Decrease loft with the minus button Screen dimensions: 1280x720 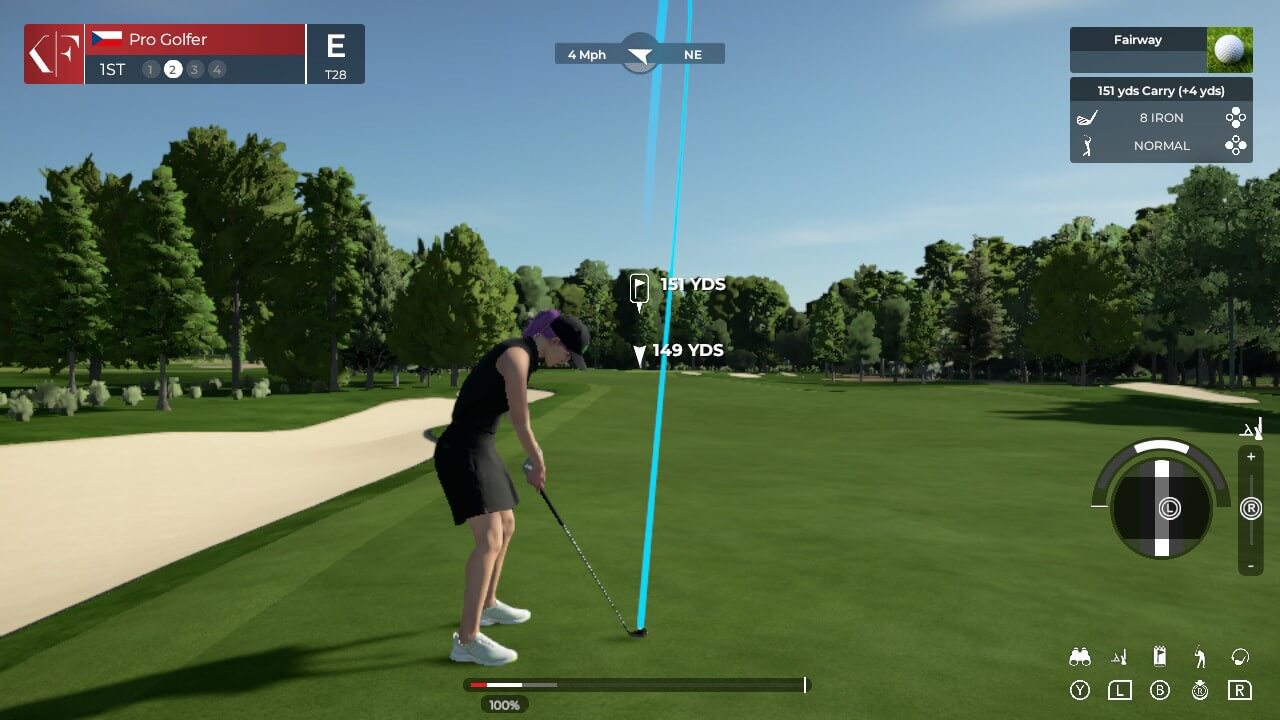1251,566
